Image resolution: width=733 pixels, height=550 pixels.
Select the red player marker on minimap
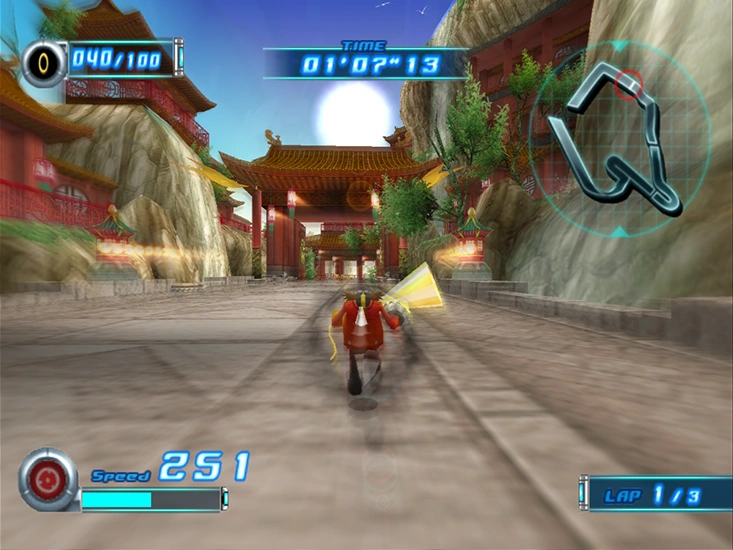click(x=628, y=85)
